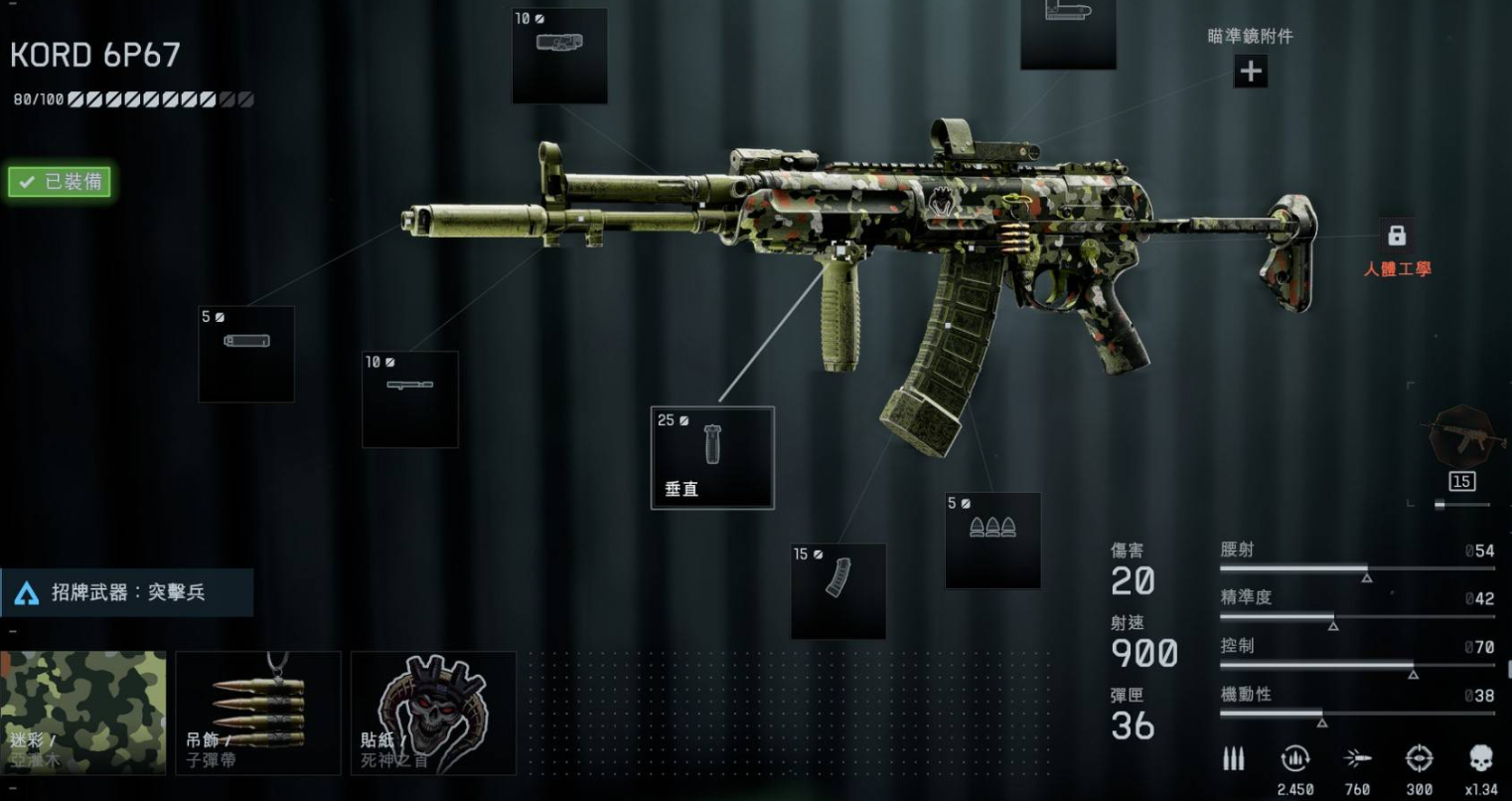The height and width of the screenshot is (801, 1512).
Task: Select the signature weapon assault (招牌武器) banner
Action: click(127, 592)
